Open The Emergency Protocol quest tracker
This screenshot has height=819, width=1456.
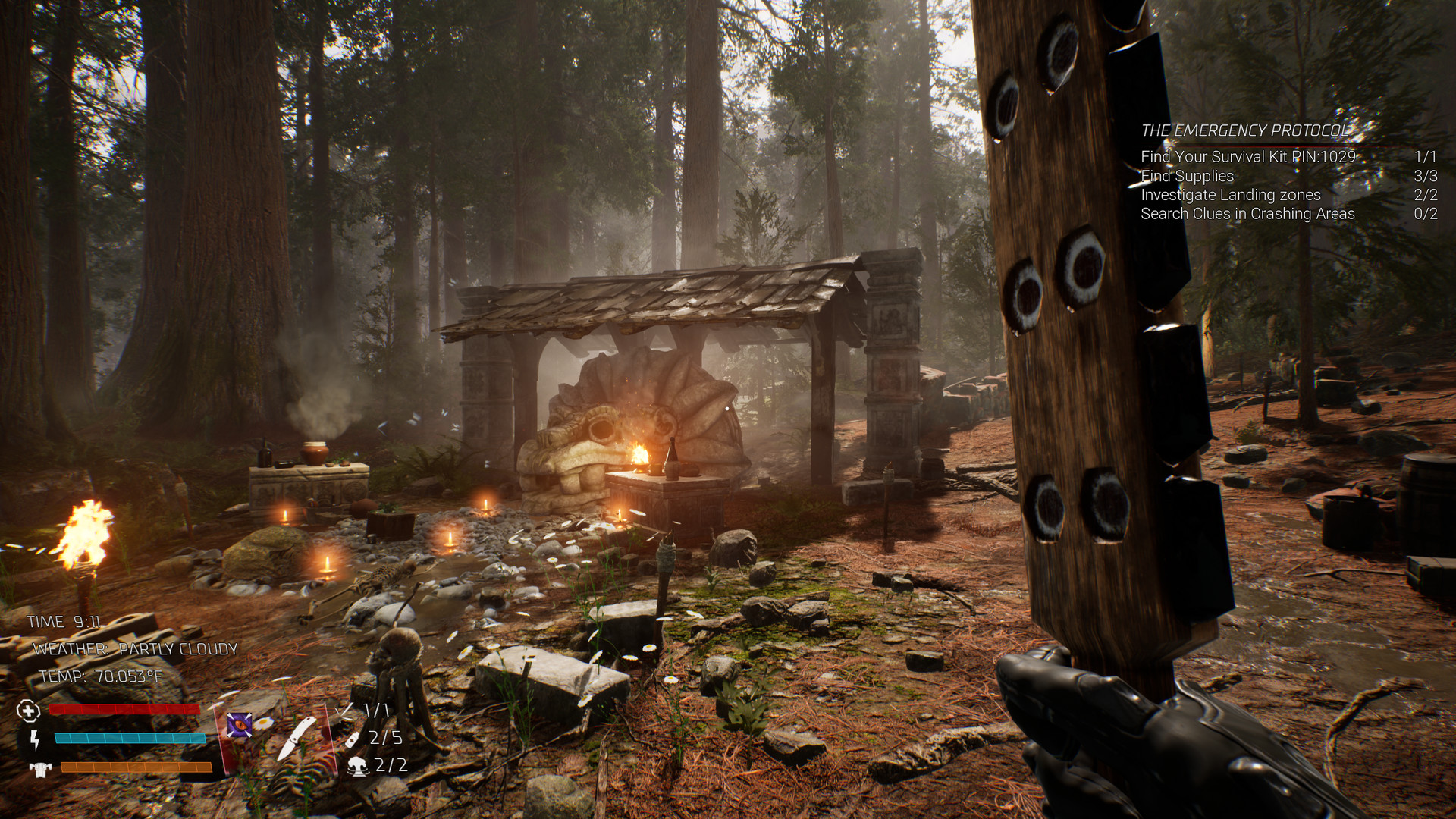(1245, 130)
